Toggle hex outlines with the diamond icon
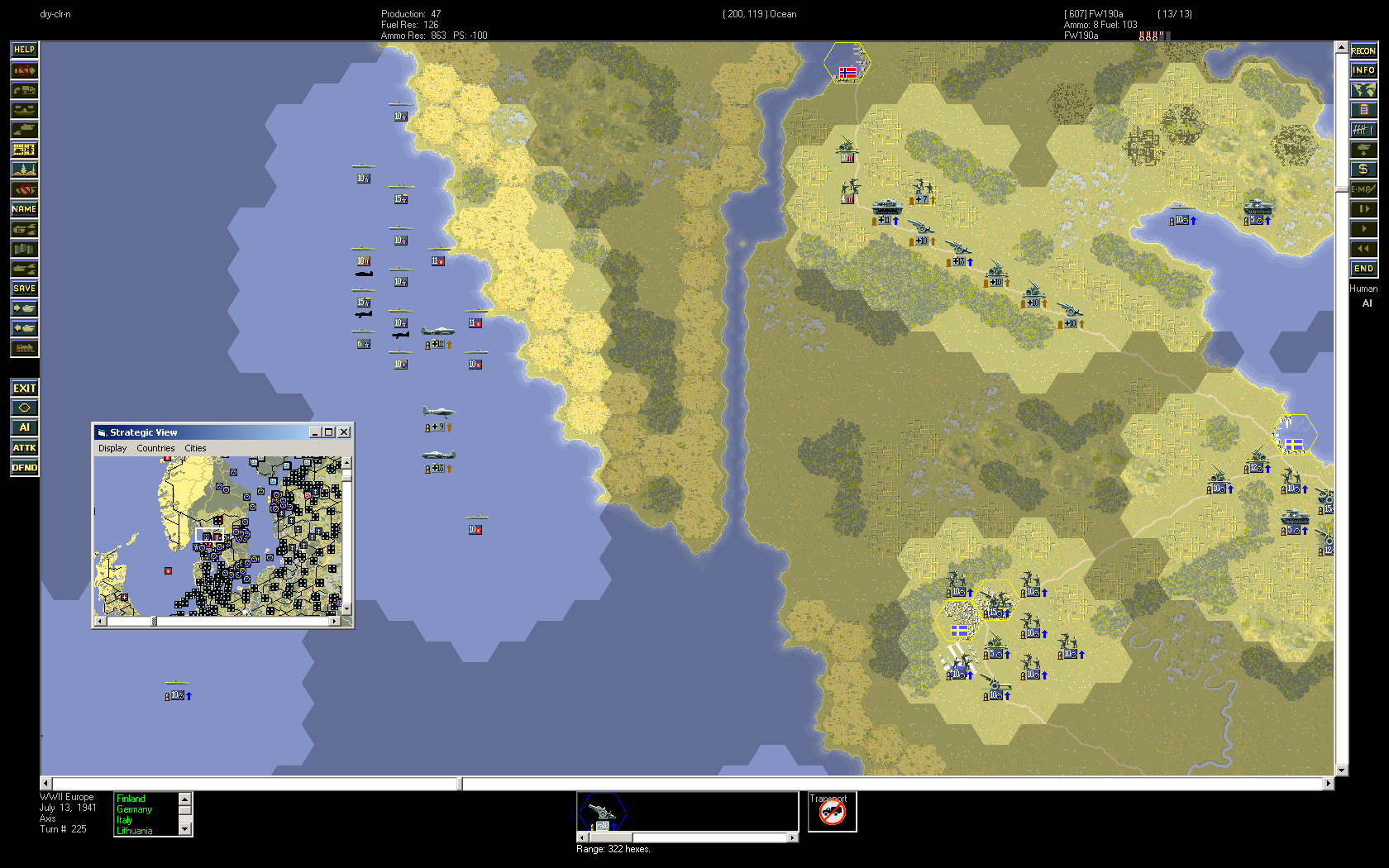This screenshot has width=1389, height=868. [25, 407]
